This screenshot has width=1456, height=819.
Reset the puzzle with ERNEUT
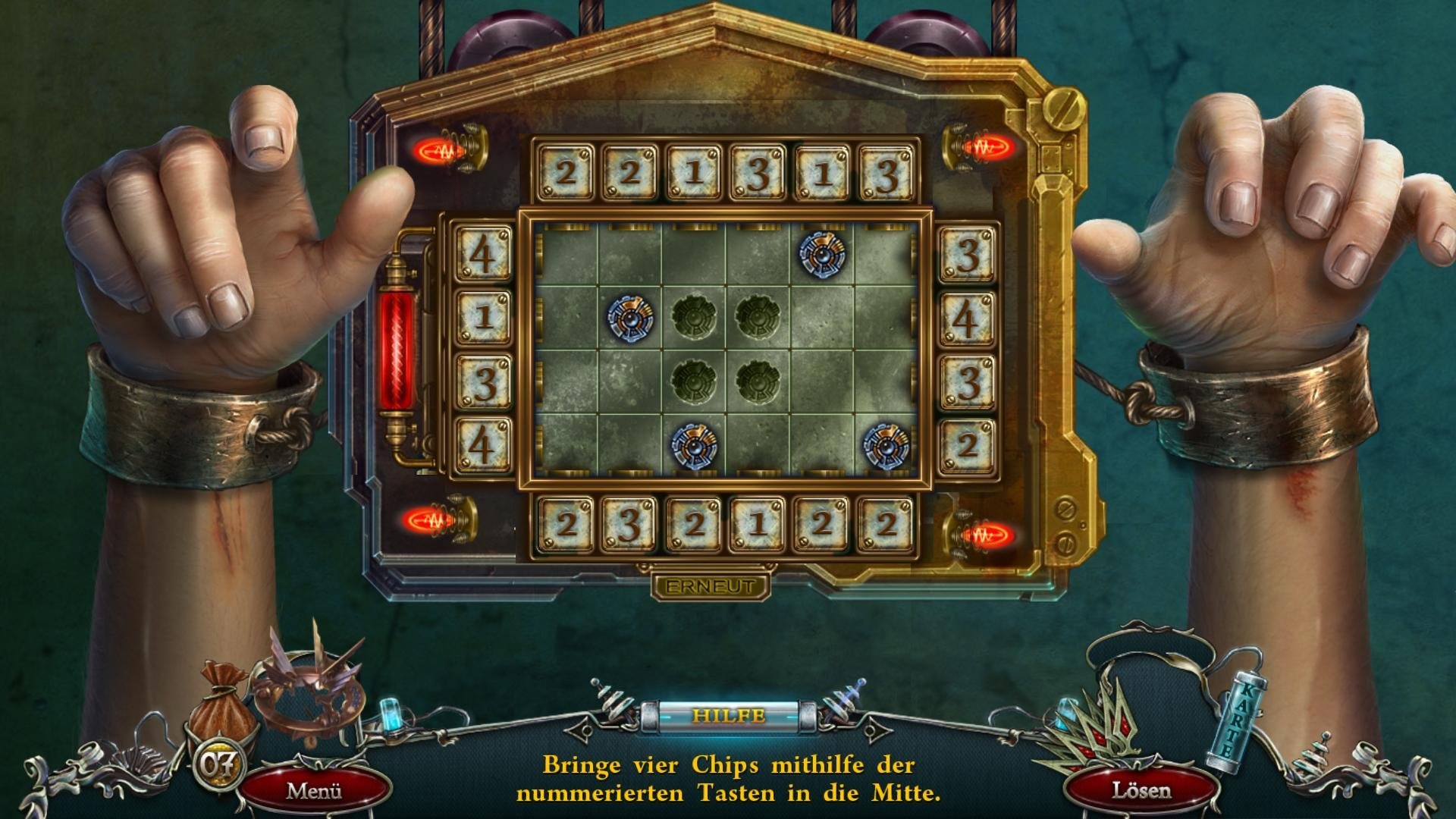point(710,586)
